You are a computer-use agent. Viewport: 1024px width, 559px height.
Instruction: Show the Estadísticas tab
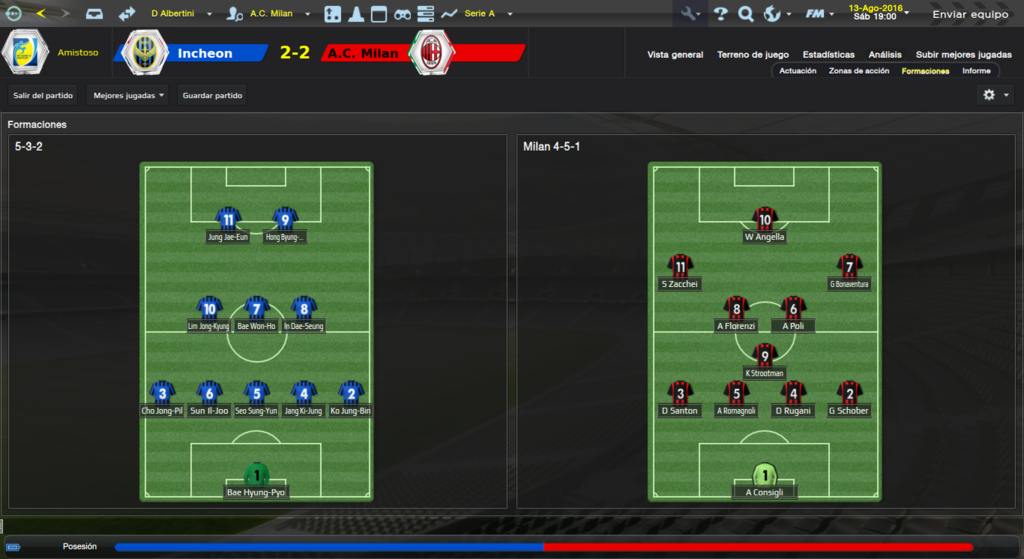pos(828,54)
